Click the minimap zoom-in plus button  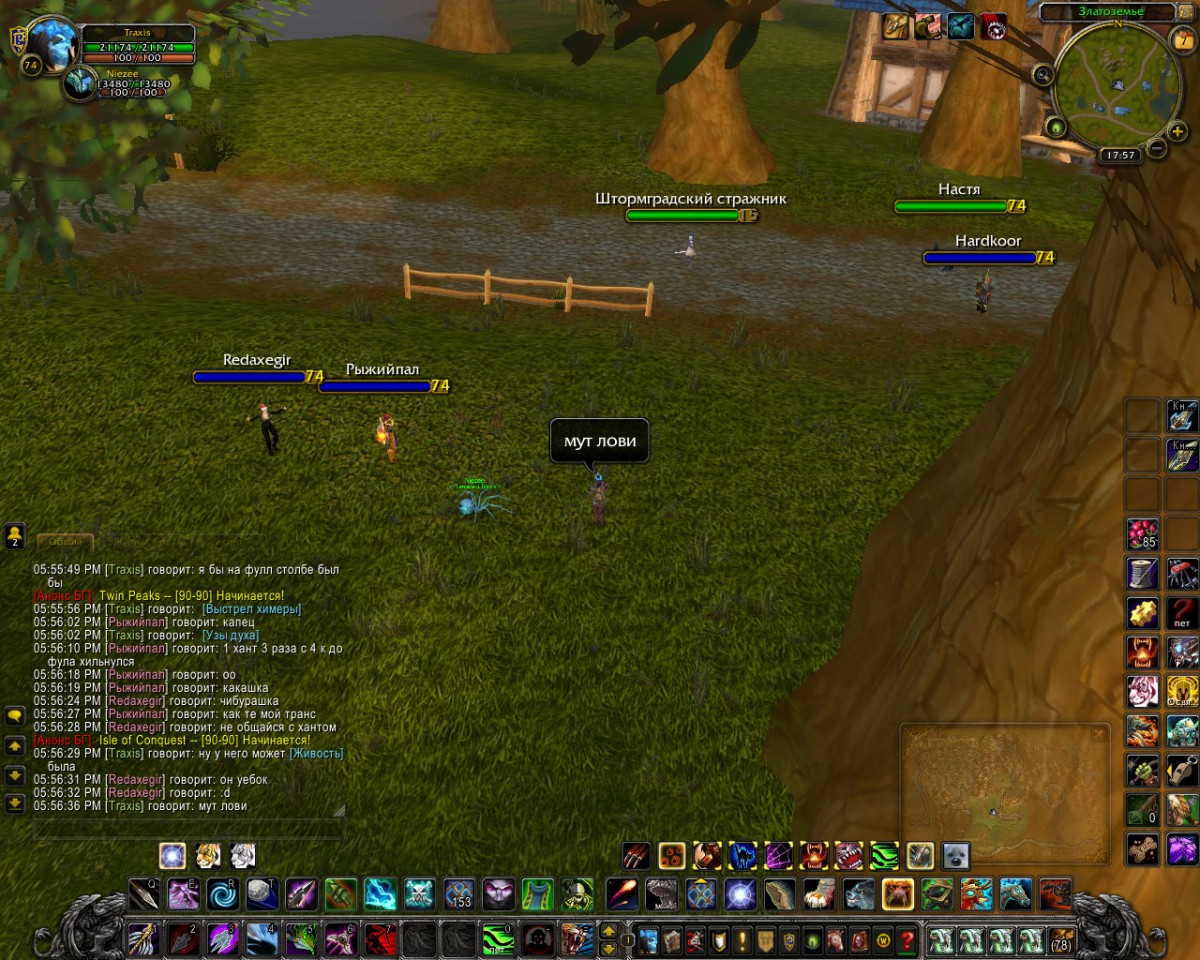(1178, 130)
